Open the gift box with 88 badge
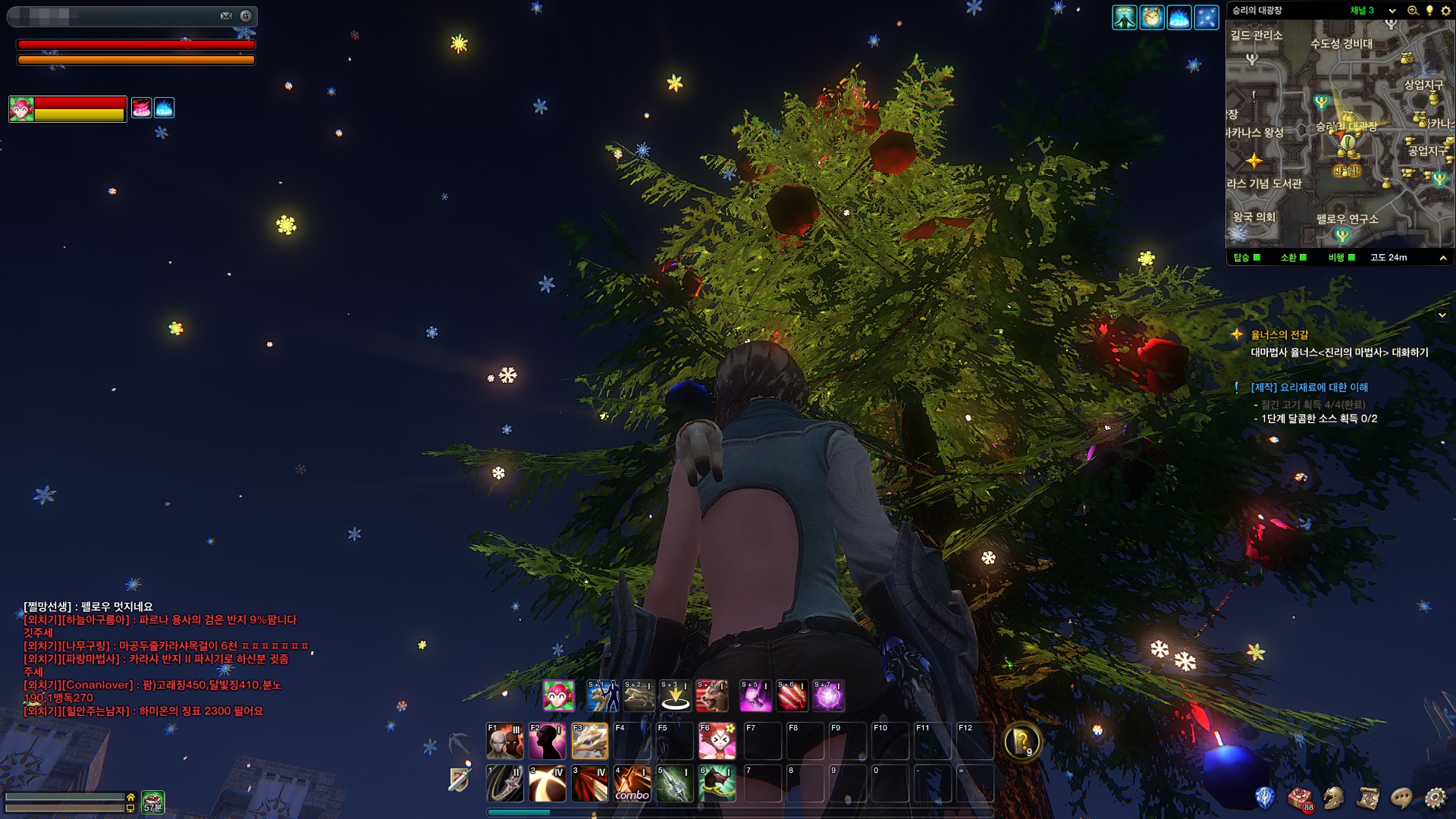Viewport: 1456px width, 819px height. pos(1300,798)
